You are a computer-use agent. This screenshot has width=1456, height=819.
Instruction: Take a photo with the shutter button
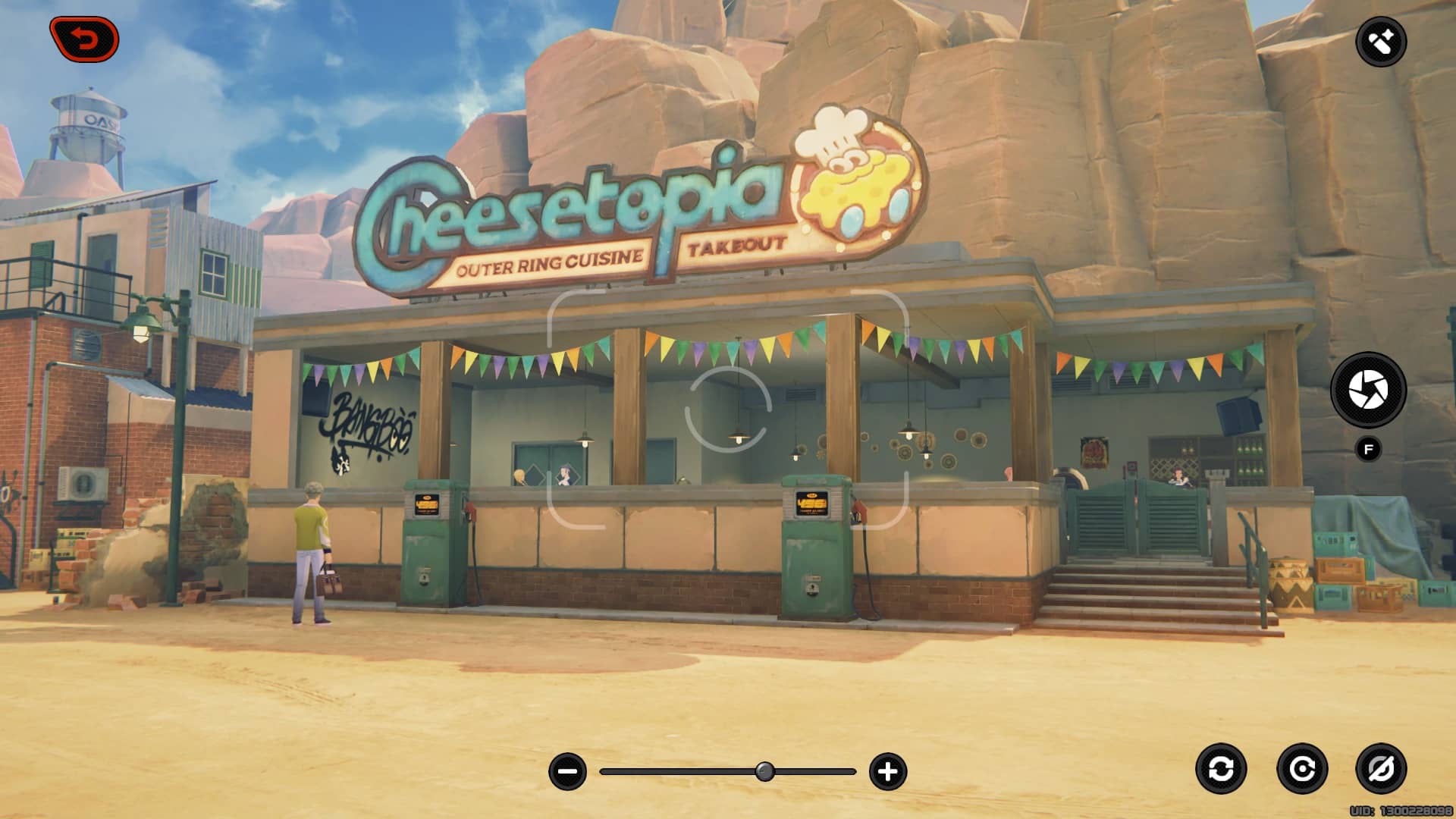click(x=1368, y=390)
